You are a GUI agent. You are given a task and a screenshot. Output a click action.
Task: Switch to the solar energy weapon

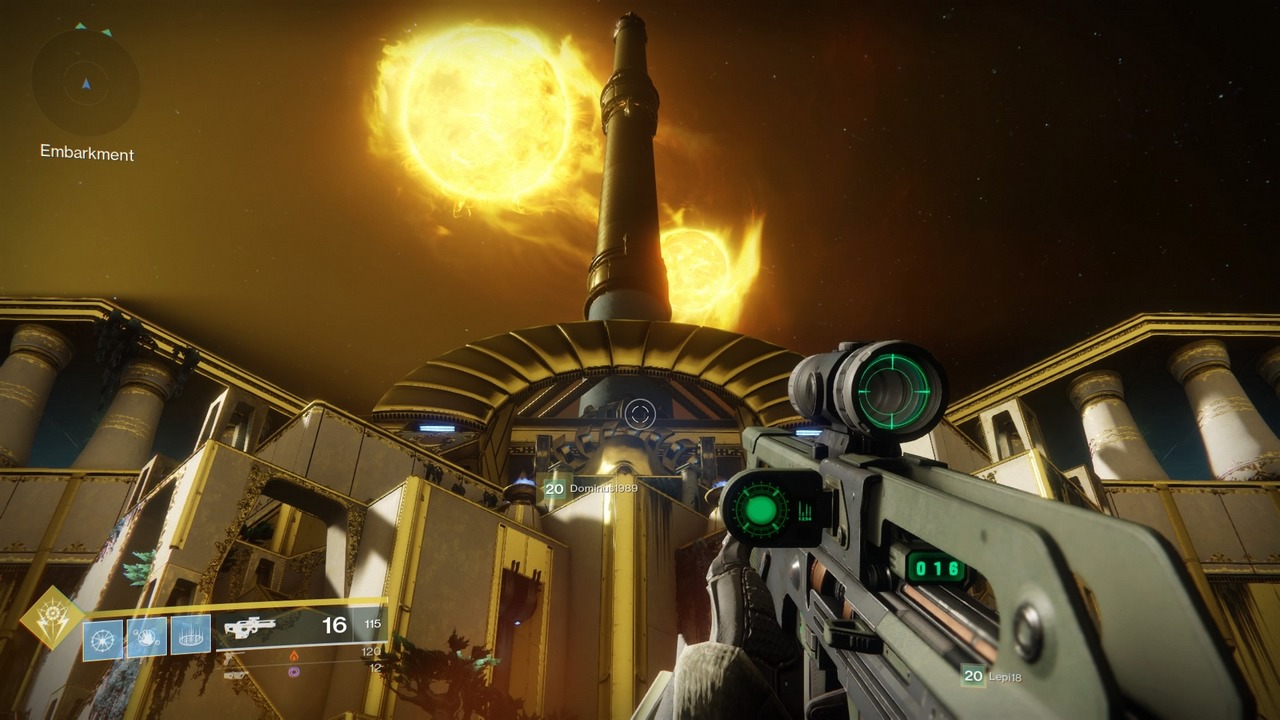click(x=294, y=655)
